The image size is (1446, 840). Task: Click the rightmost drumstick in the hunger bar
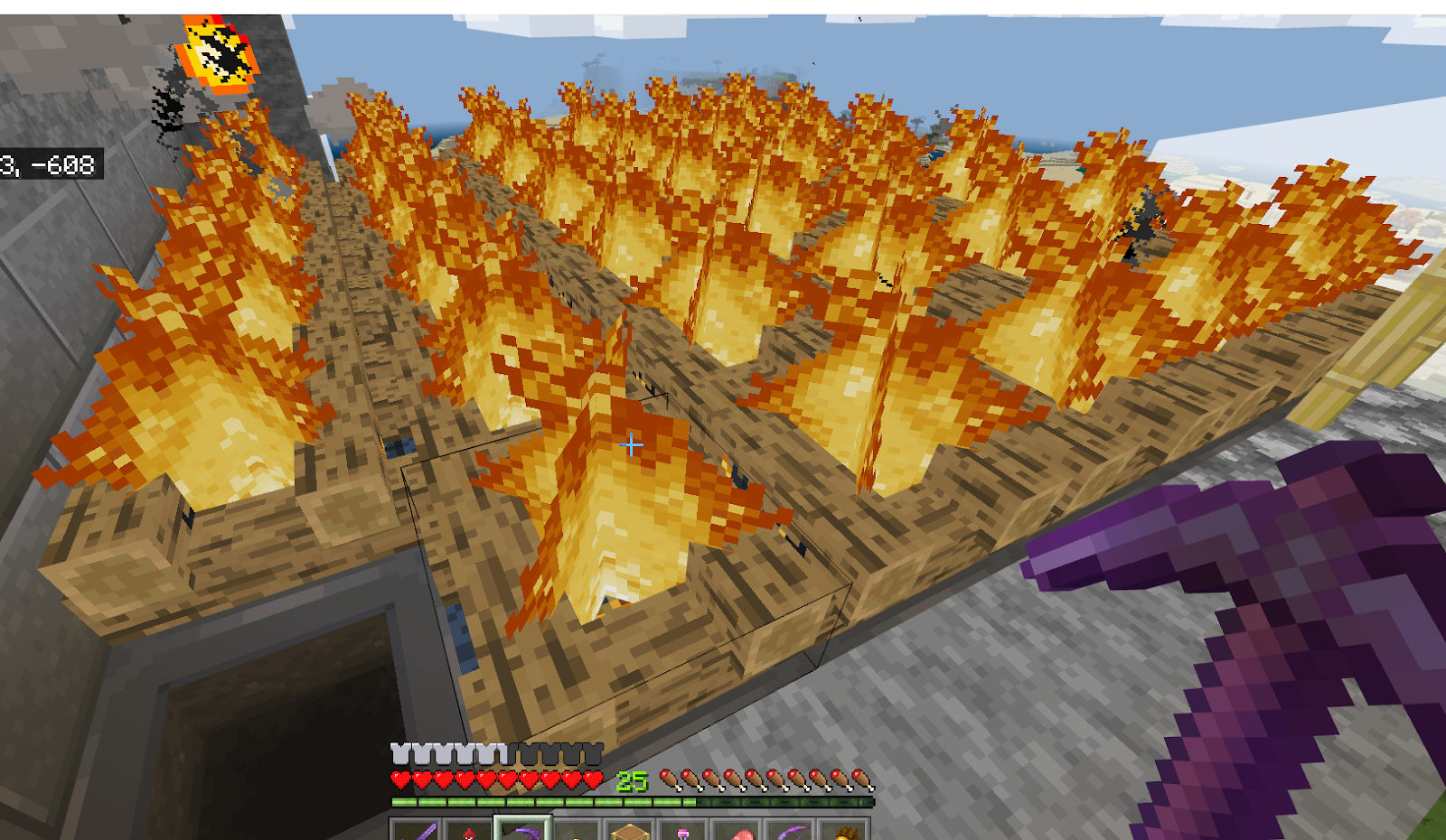click(x=861, y=778)
